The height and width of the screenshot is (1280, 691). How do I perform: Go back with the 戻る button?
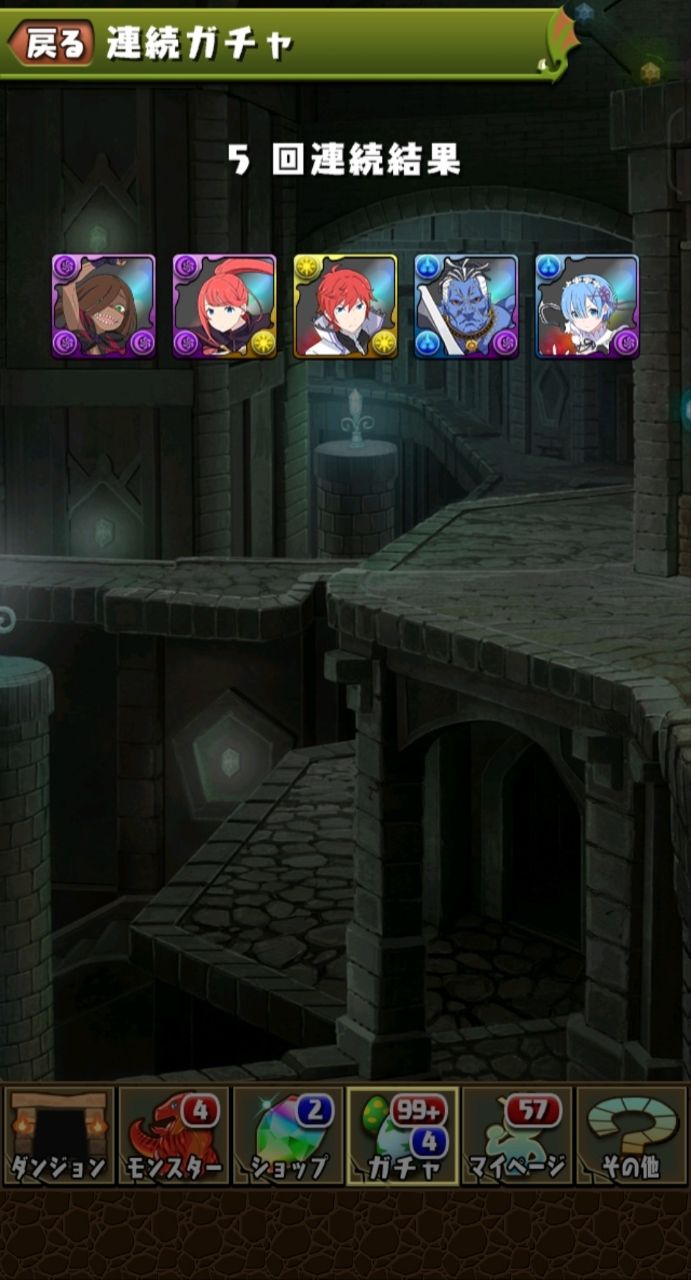(x=52, y=43)
